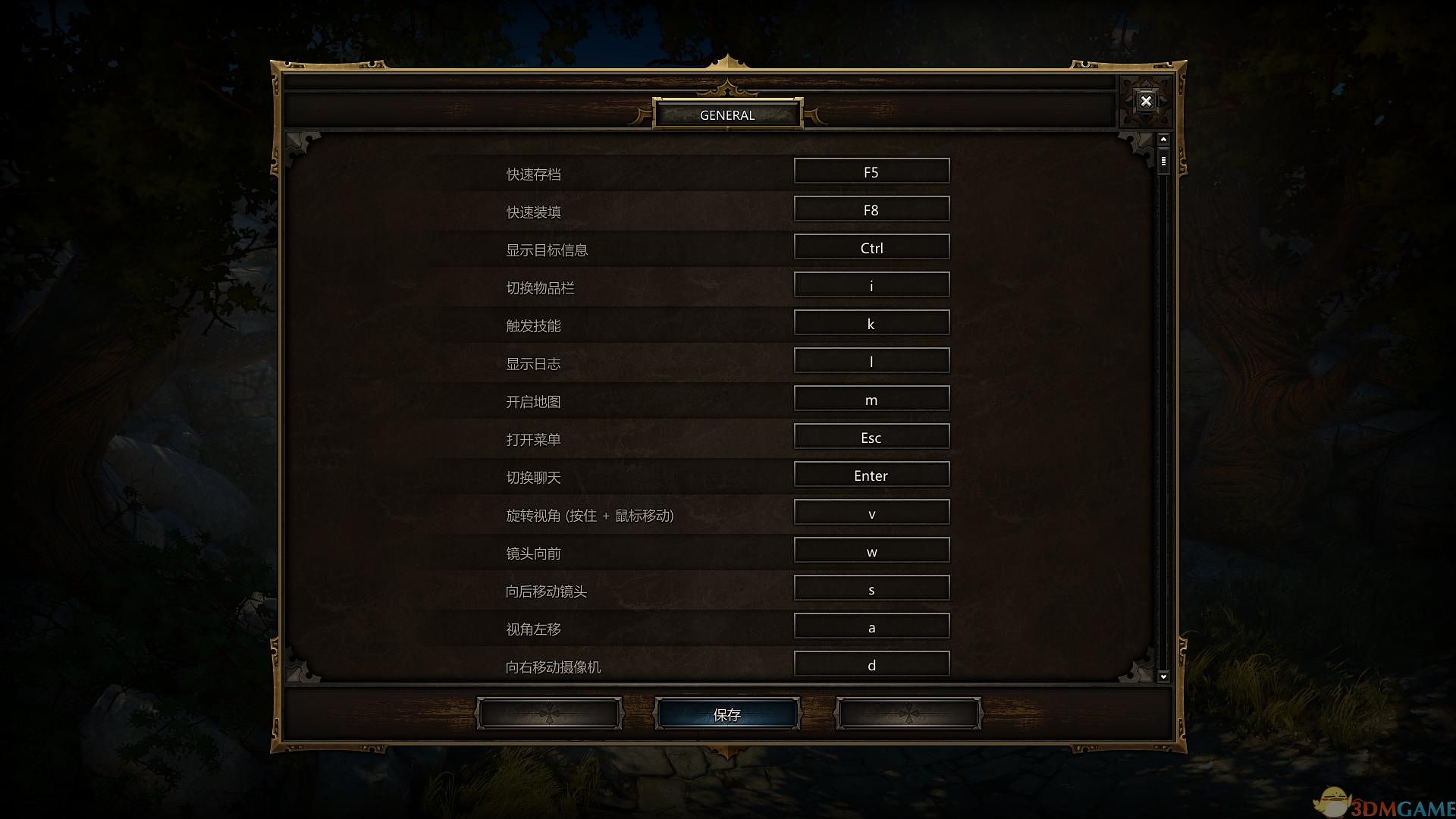Change the 'w' key for 镜头向前
1456x819 pixels.
pos(871,550)
